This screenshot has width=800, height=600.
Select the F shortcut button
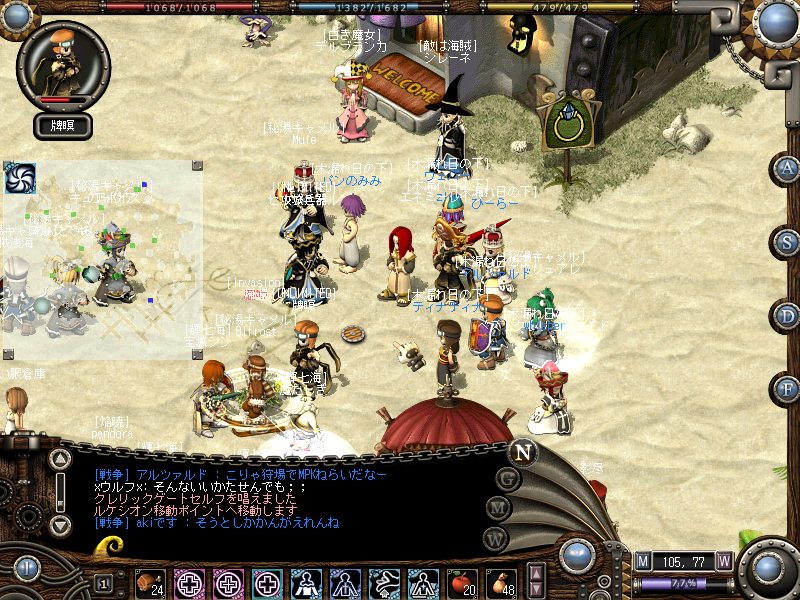(788, 388)
